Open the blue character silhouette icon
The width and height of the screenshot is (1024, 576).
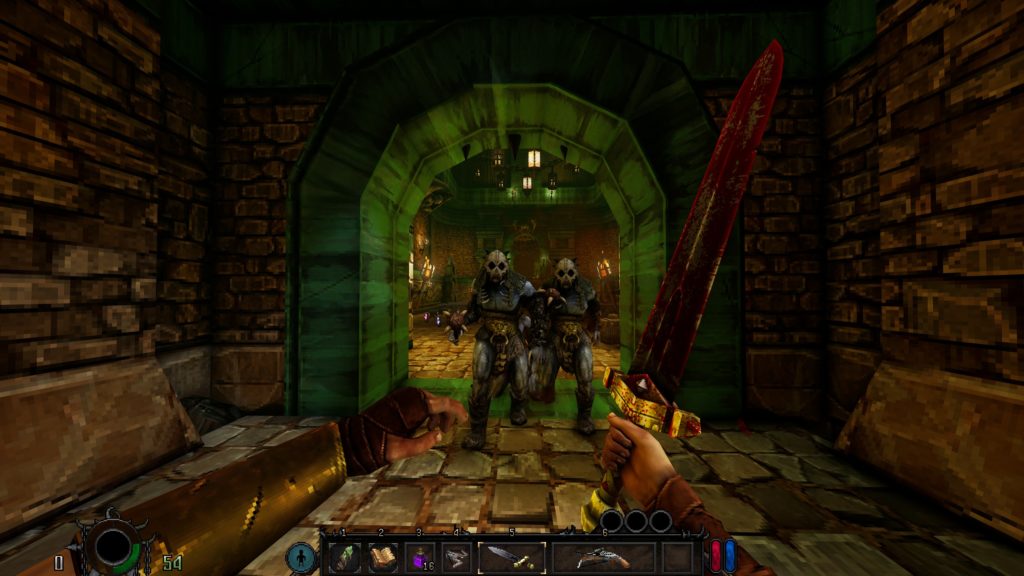point(300,556)
